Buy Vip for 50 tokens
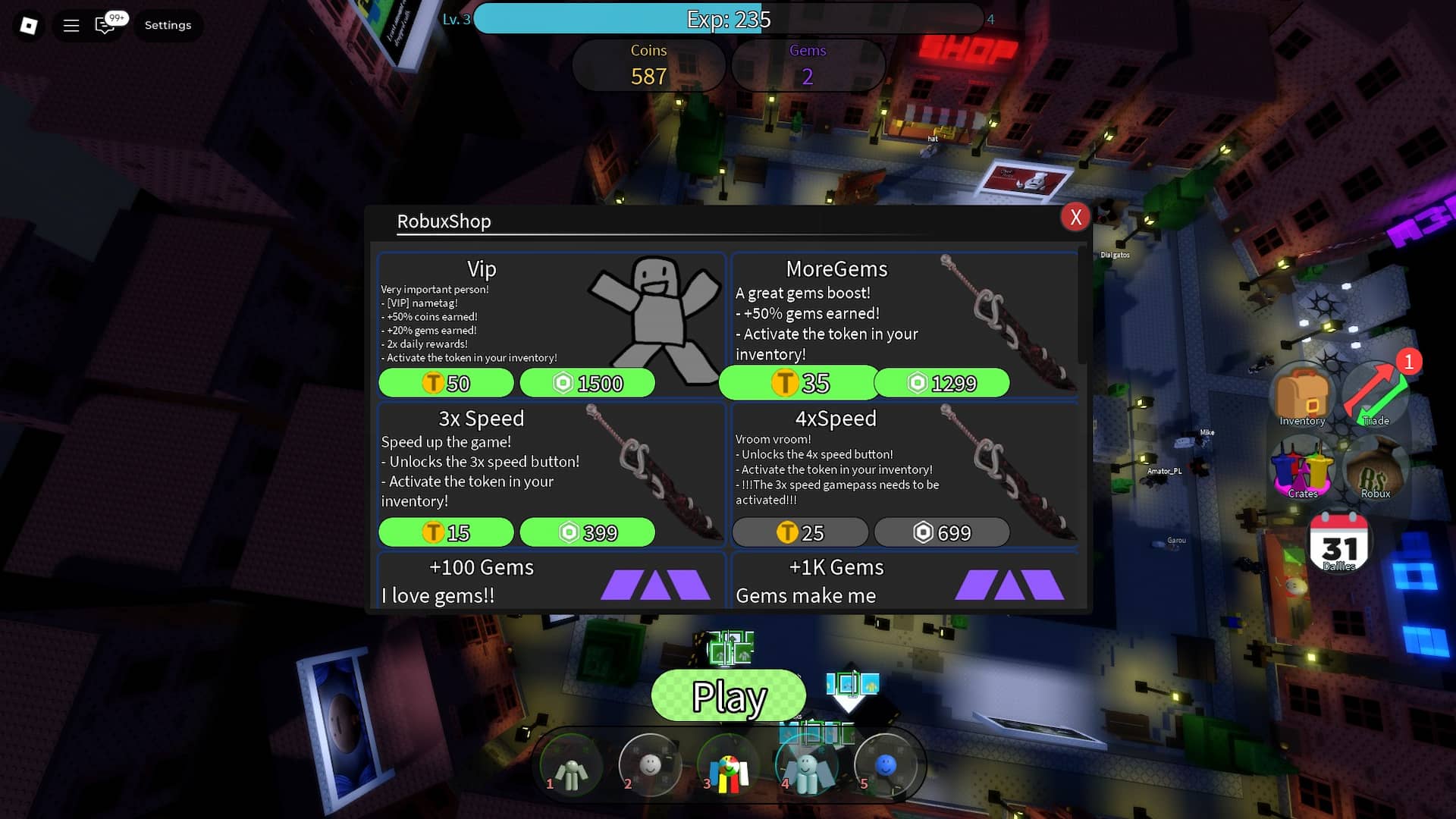The height and width of the screenshot is (819, 1456). [x=447, y=383]
